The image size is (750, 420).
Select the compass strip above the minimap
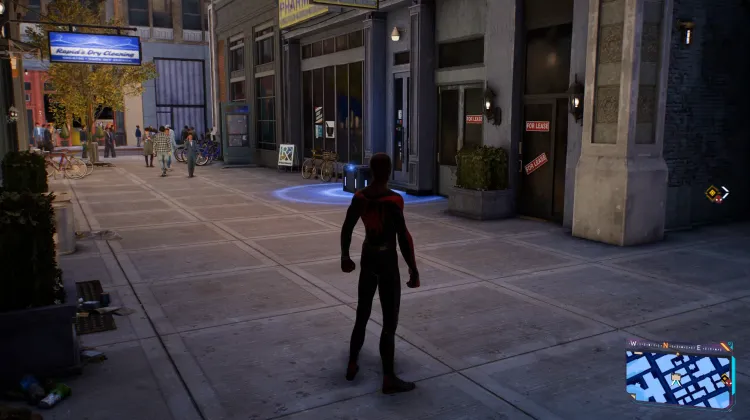click(678, 346)
